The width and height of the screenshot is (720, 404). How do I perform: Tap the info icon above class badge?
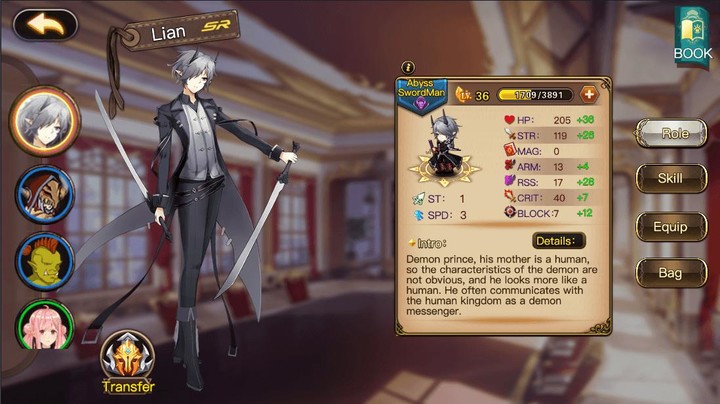[407, 67]
